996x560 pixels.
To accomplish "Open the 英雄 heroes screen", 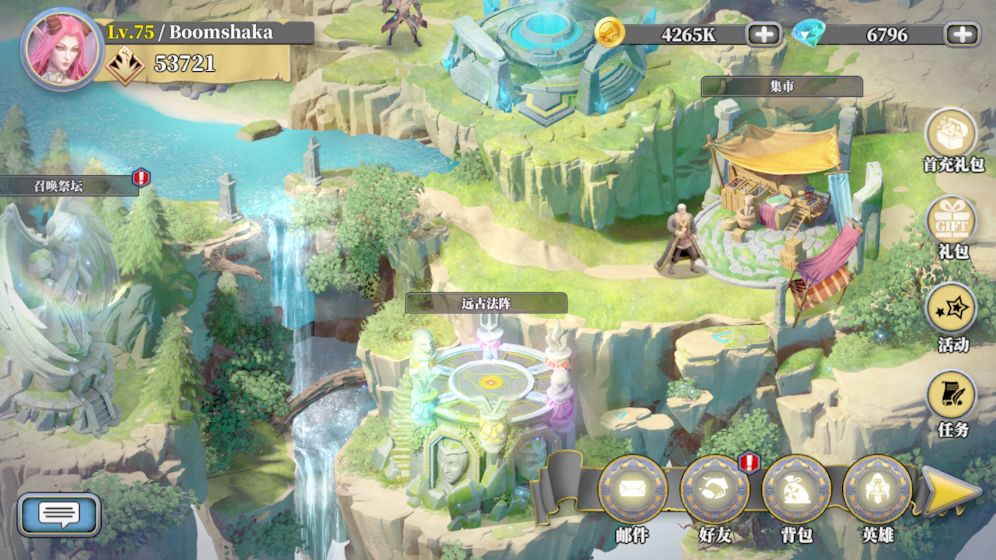I will click(877, 490).
